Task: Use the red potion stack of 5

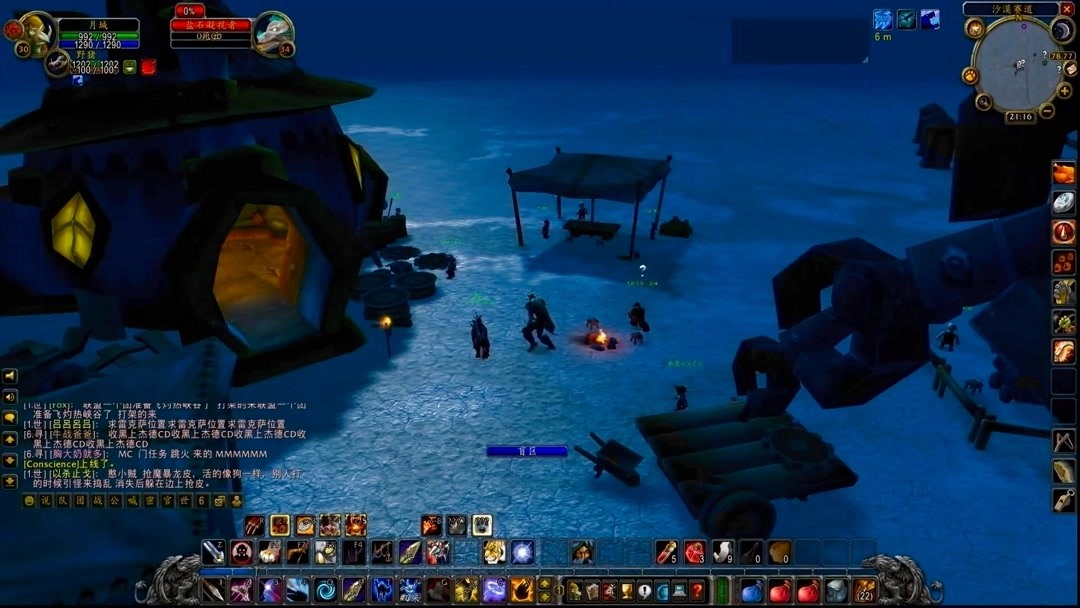Action: click(666, 552)
